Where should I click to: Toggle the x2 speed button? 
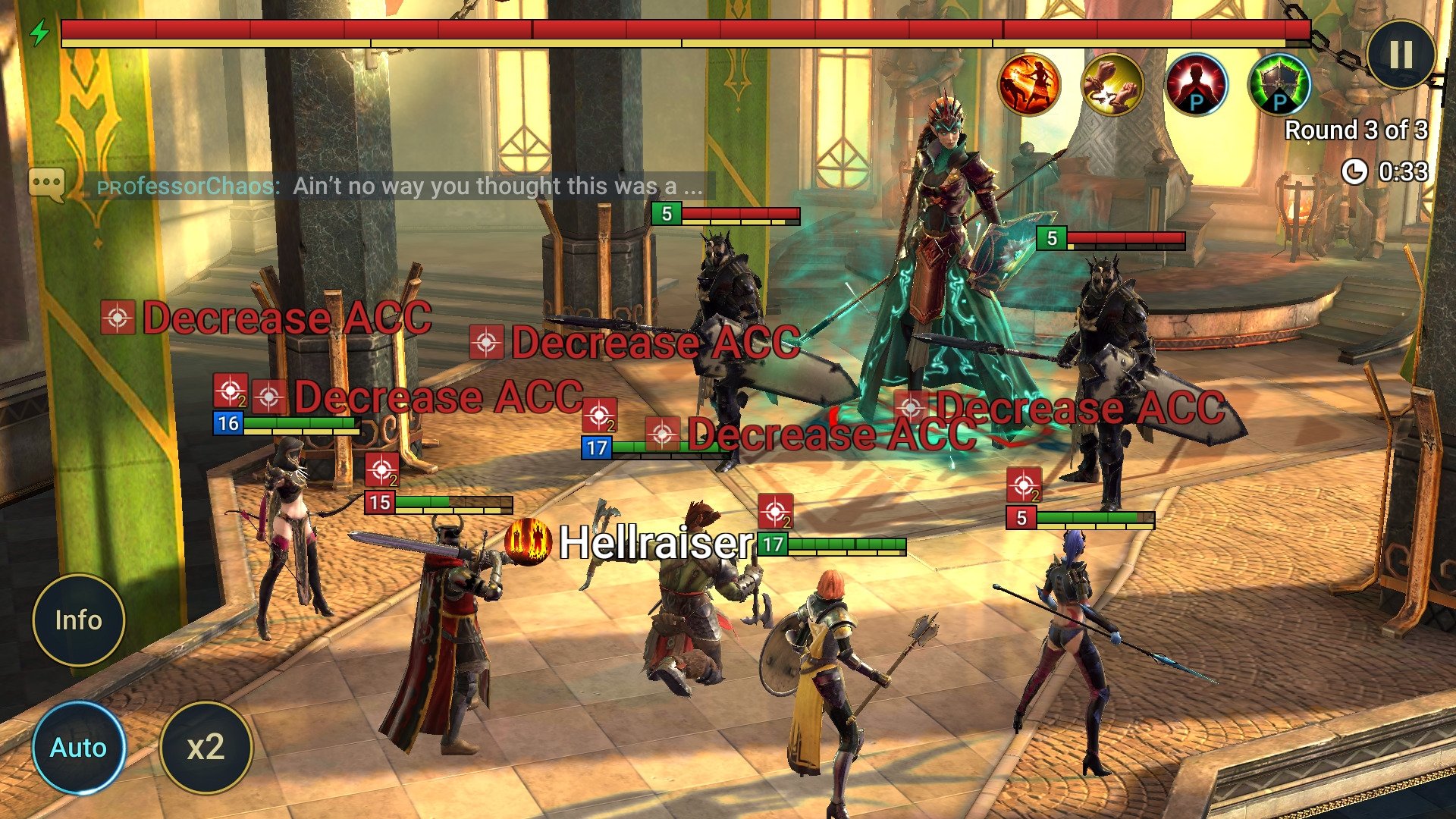206,747
